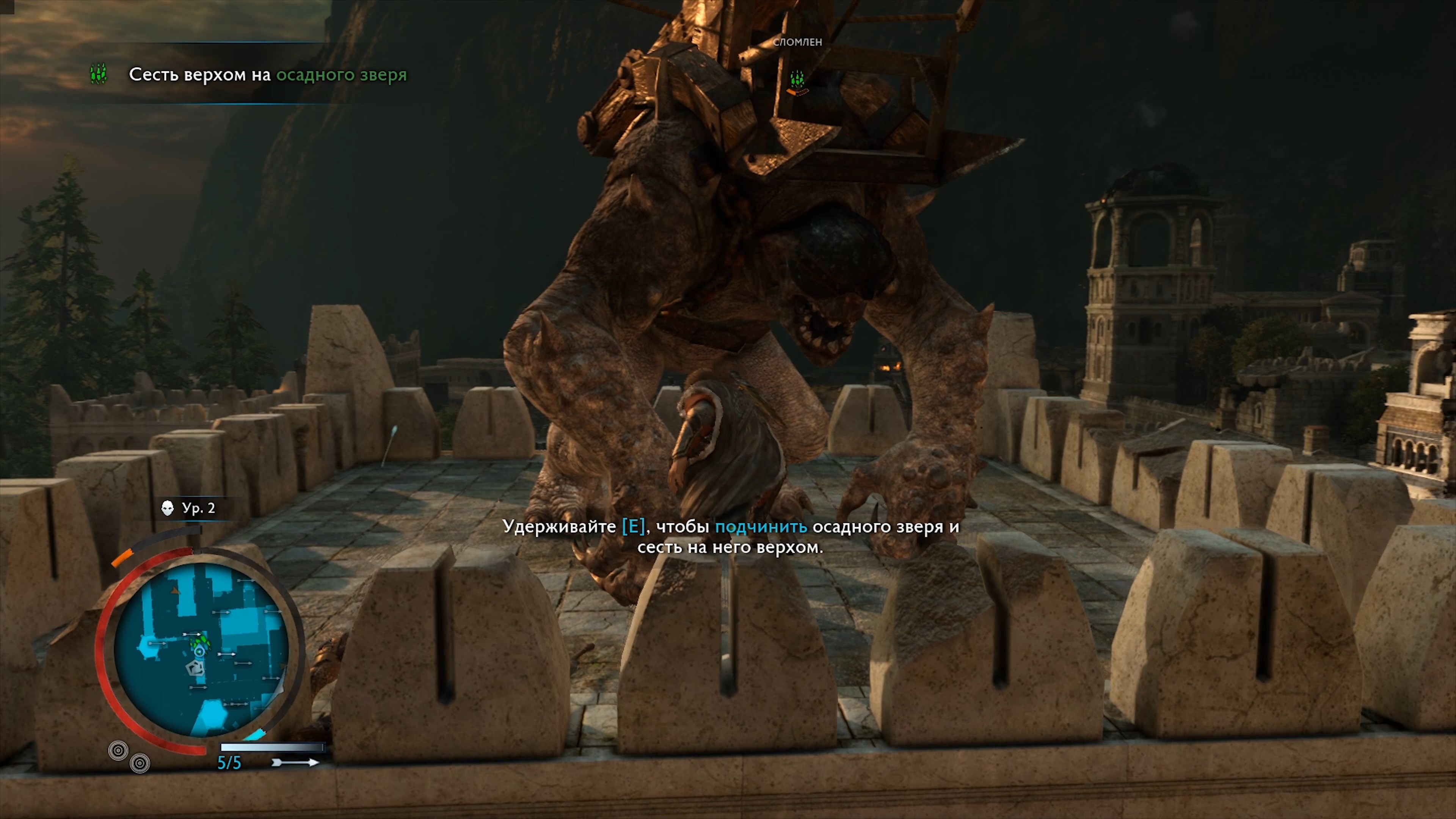Click the pentagon mission marker on the minimap
1456x819 pixels.
pos(195,667)
